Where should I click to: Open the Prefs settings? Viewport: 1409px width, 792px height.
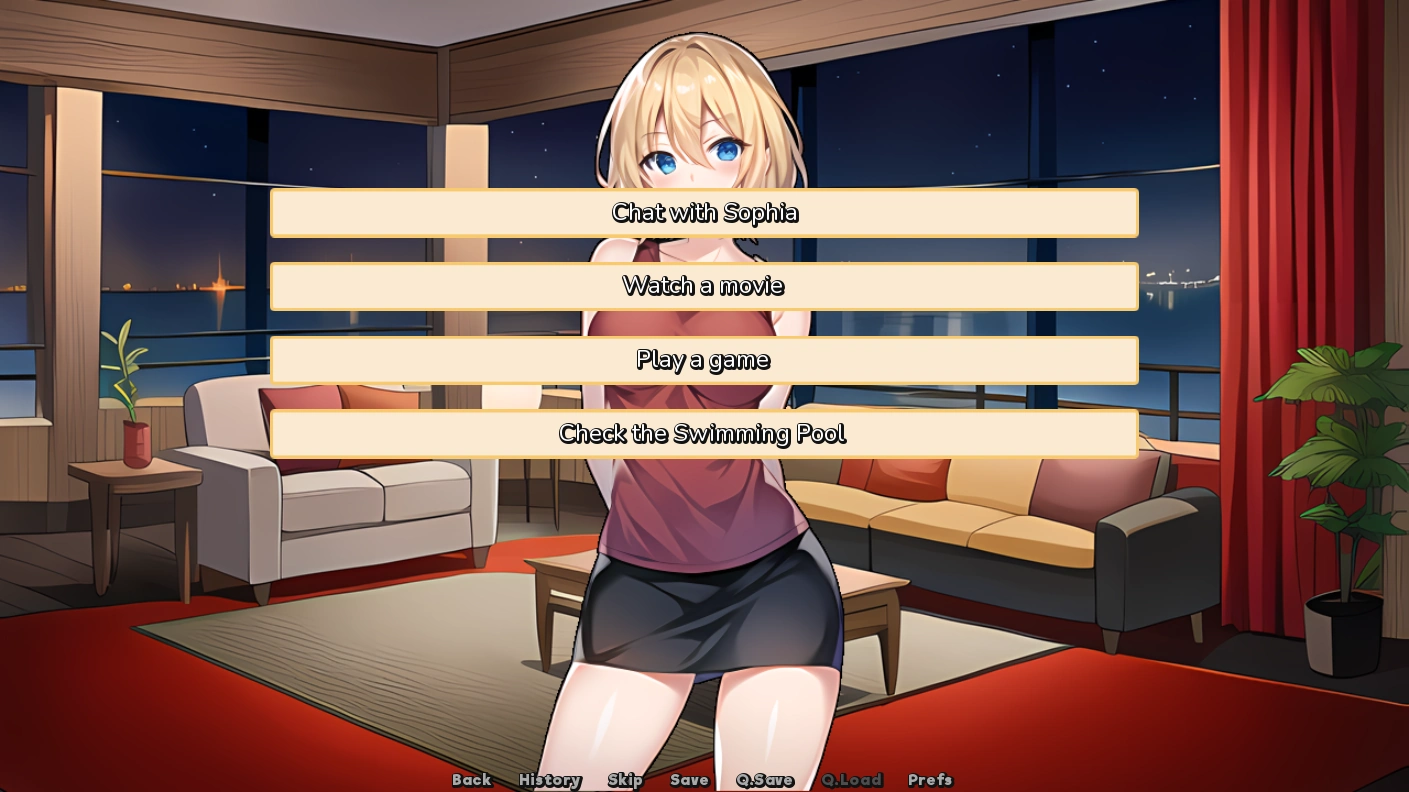point(930,780)
